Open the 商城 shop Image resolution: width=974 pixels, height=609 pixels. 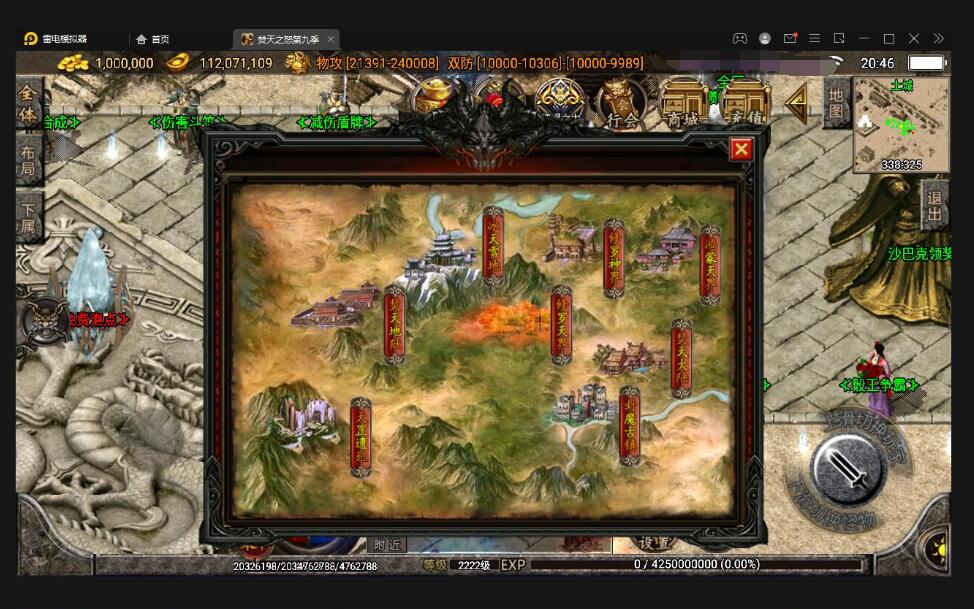pos(684,103)
